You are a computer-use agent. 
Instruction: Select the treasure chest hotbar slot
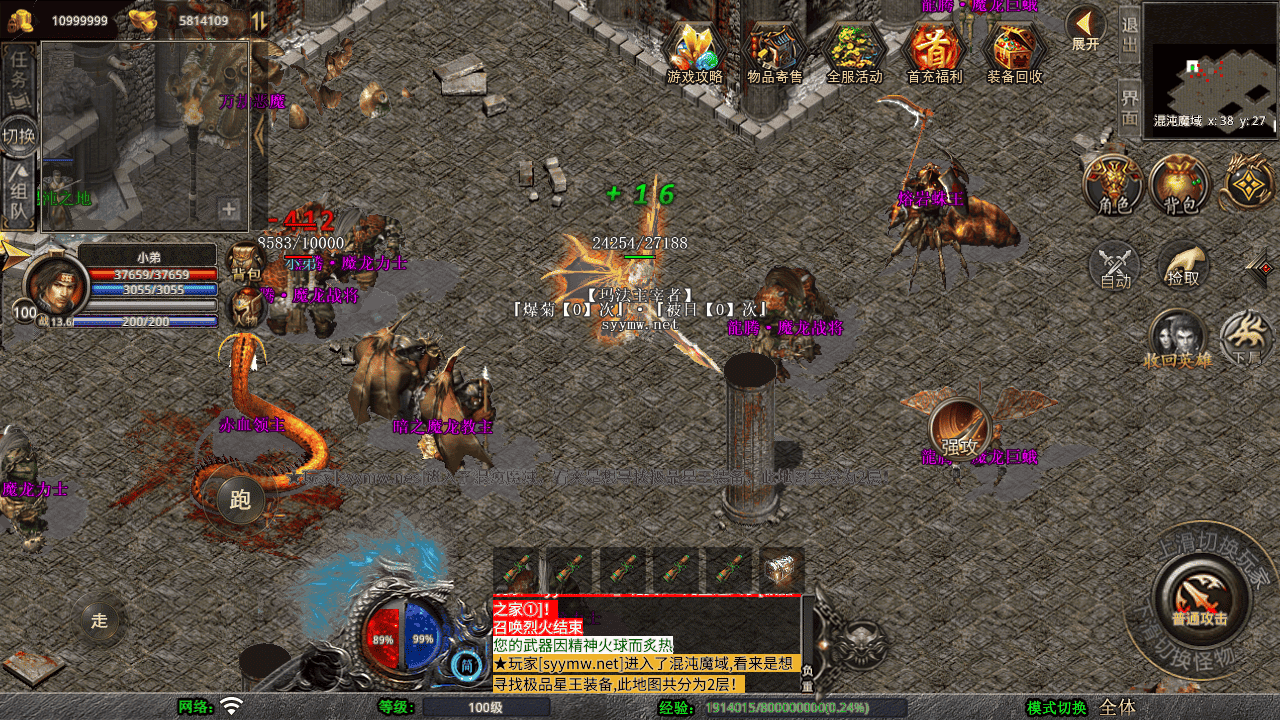tap(782, 571)
